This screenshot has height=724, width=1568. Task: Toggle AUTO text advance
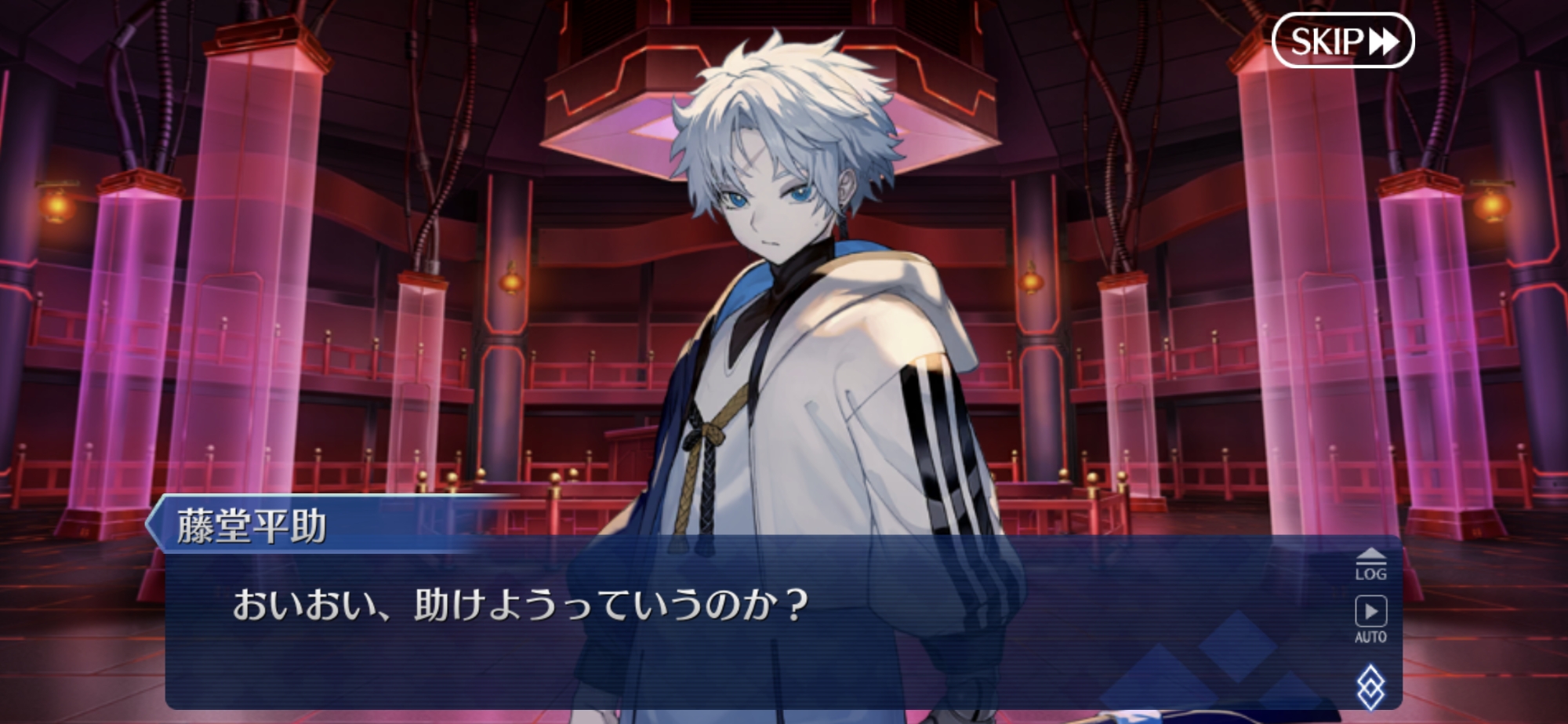tap(1370, 619)
